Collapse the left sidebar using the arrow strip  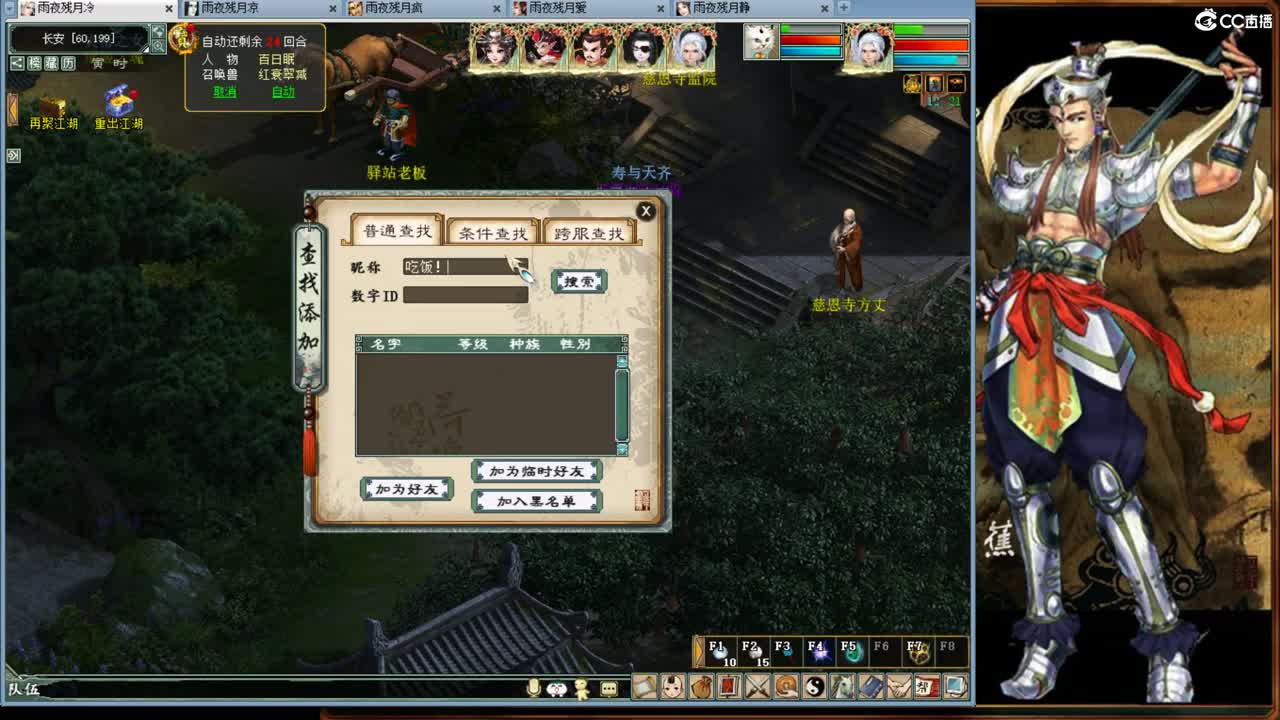pyautogui.click(x=13, y=110)
